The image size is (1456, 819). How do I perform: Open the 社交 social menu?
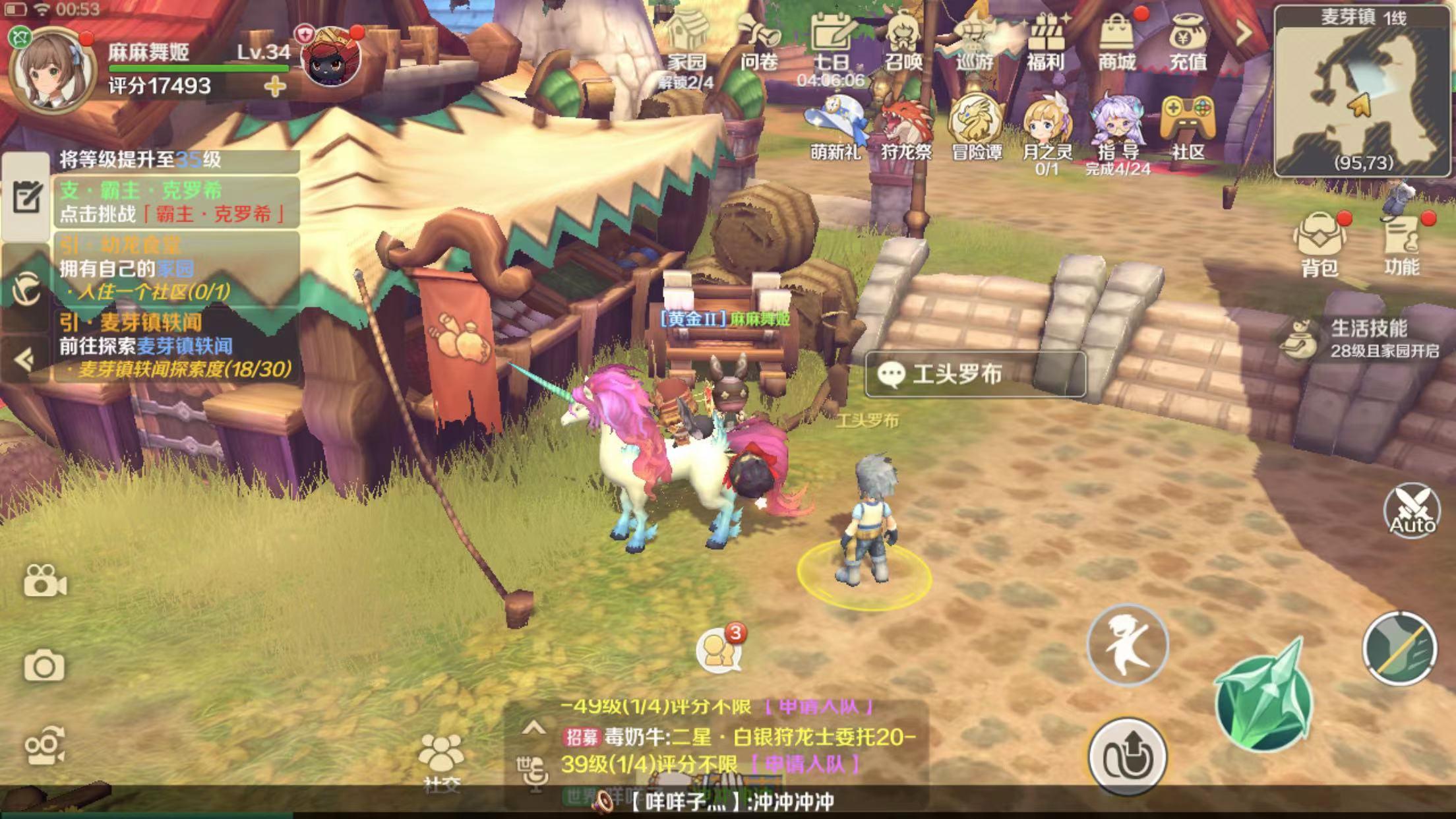pos(440,762)
